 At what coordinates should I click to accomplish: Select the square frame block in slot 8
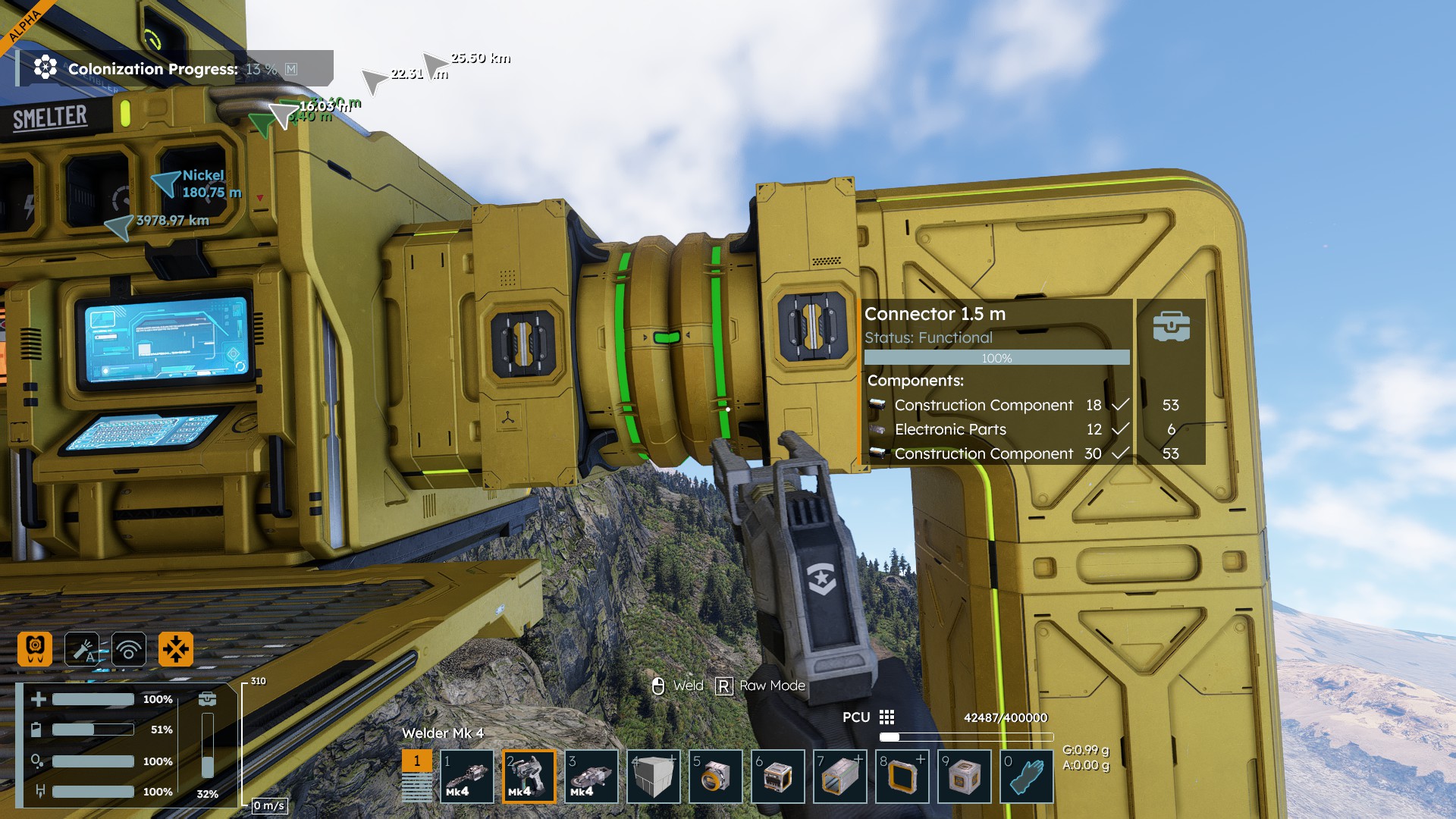[902, 777]
